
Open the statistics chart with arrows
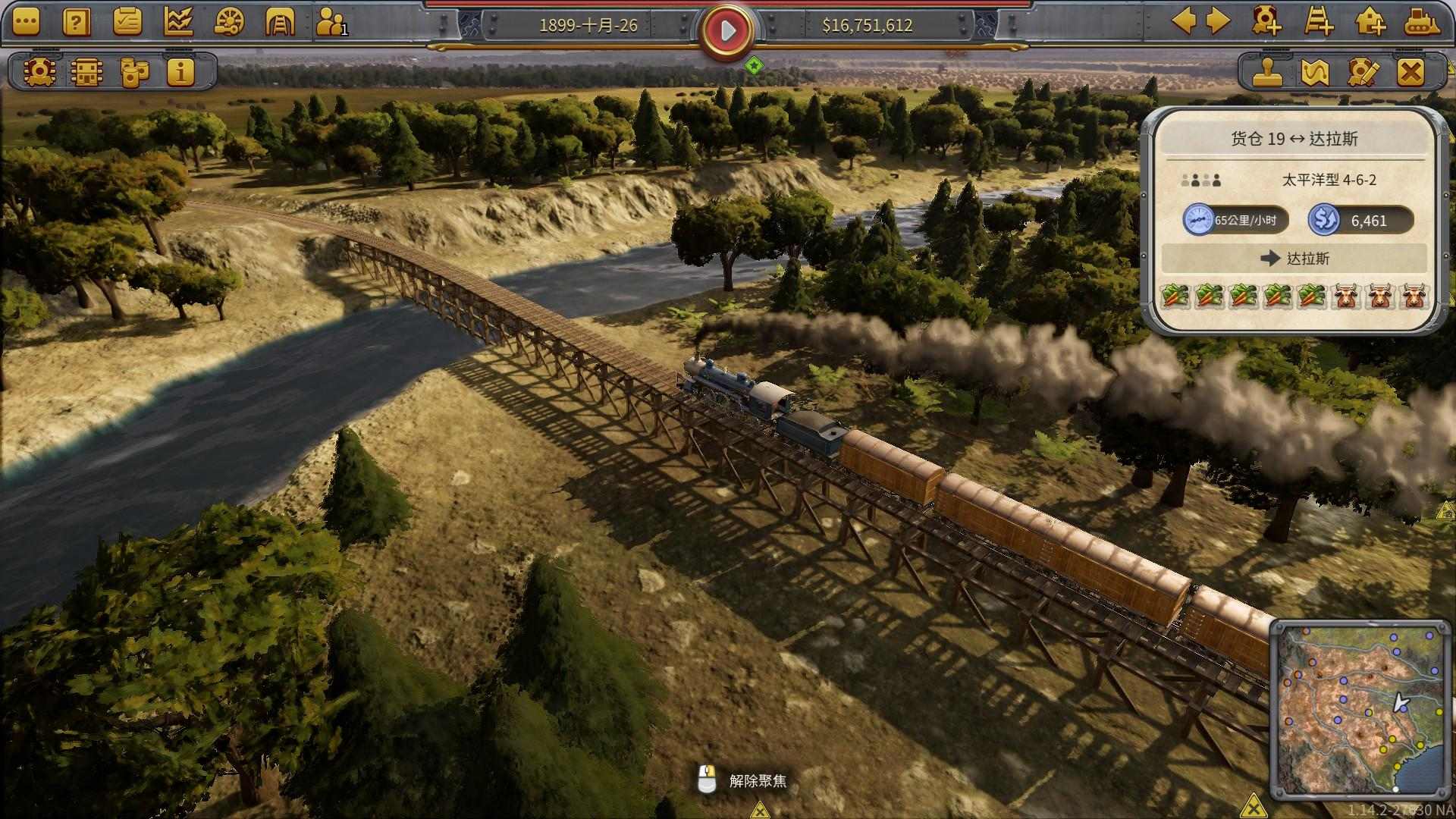178,23
